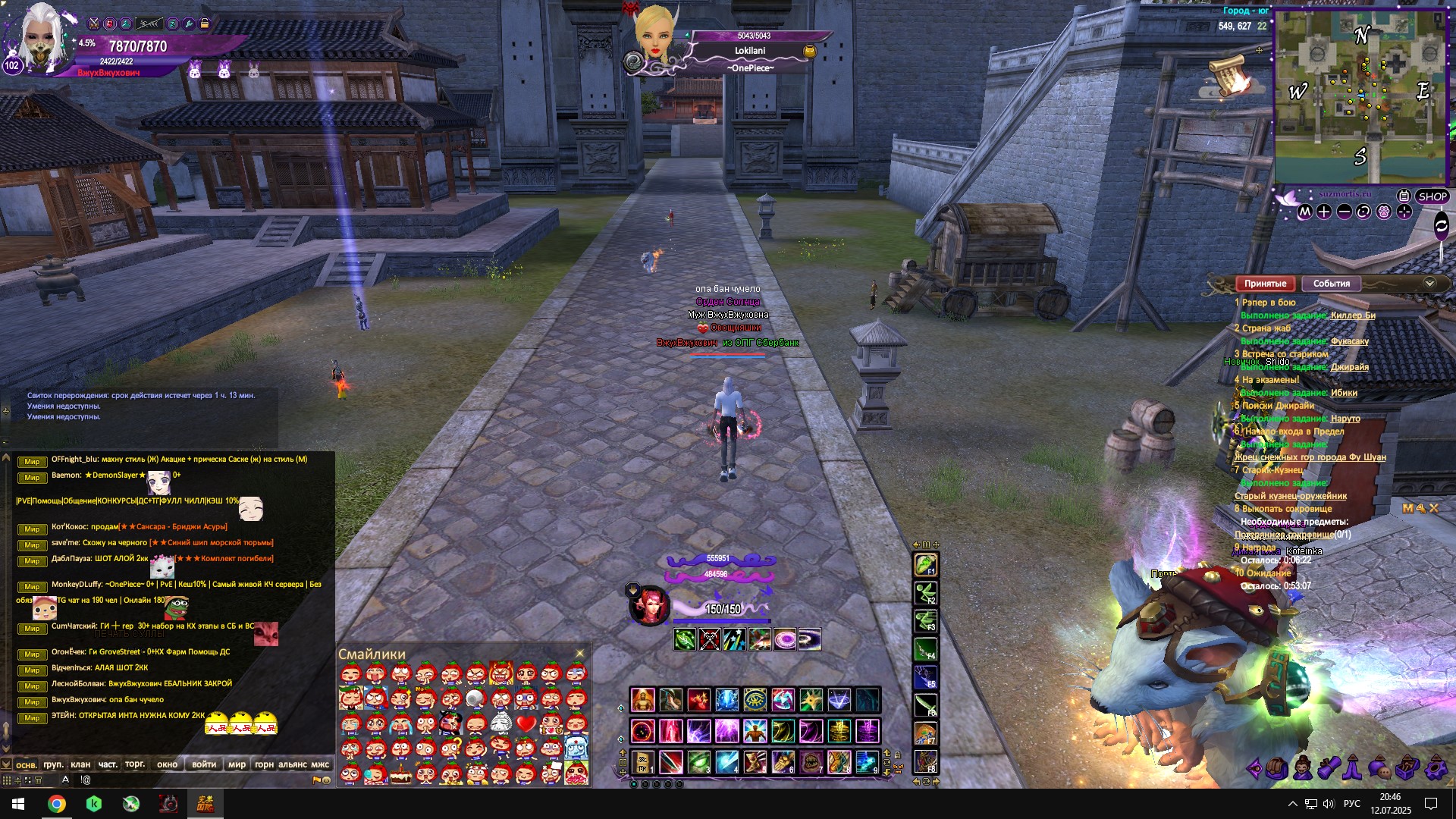The width and height of the screenshot is (1456, 819).
Task: Trigger the F1 quick slot item
Action: coord(925,565)
